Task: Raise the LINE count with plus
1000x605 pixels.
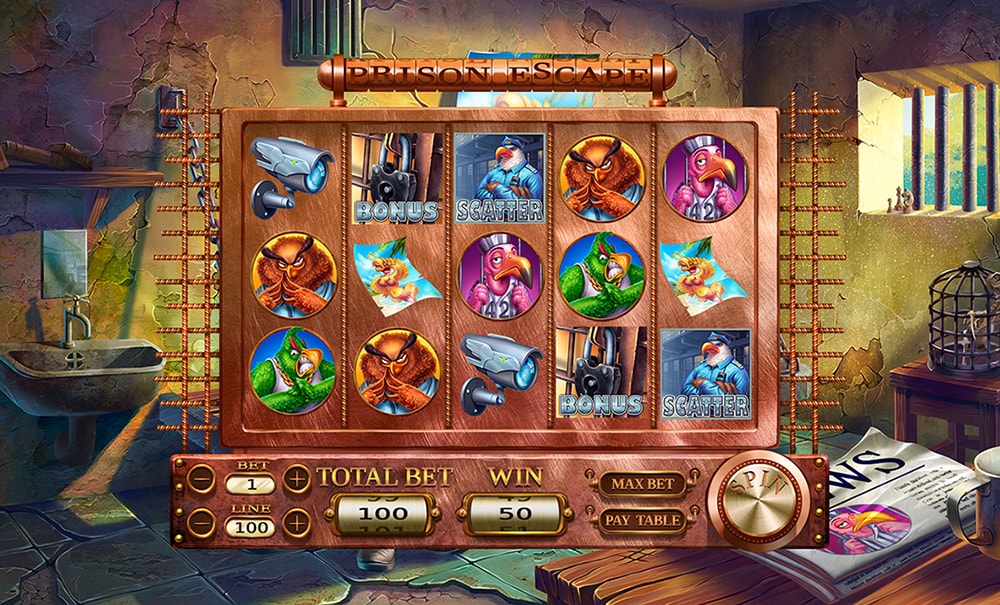Action: (x=297, y=522)
